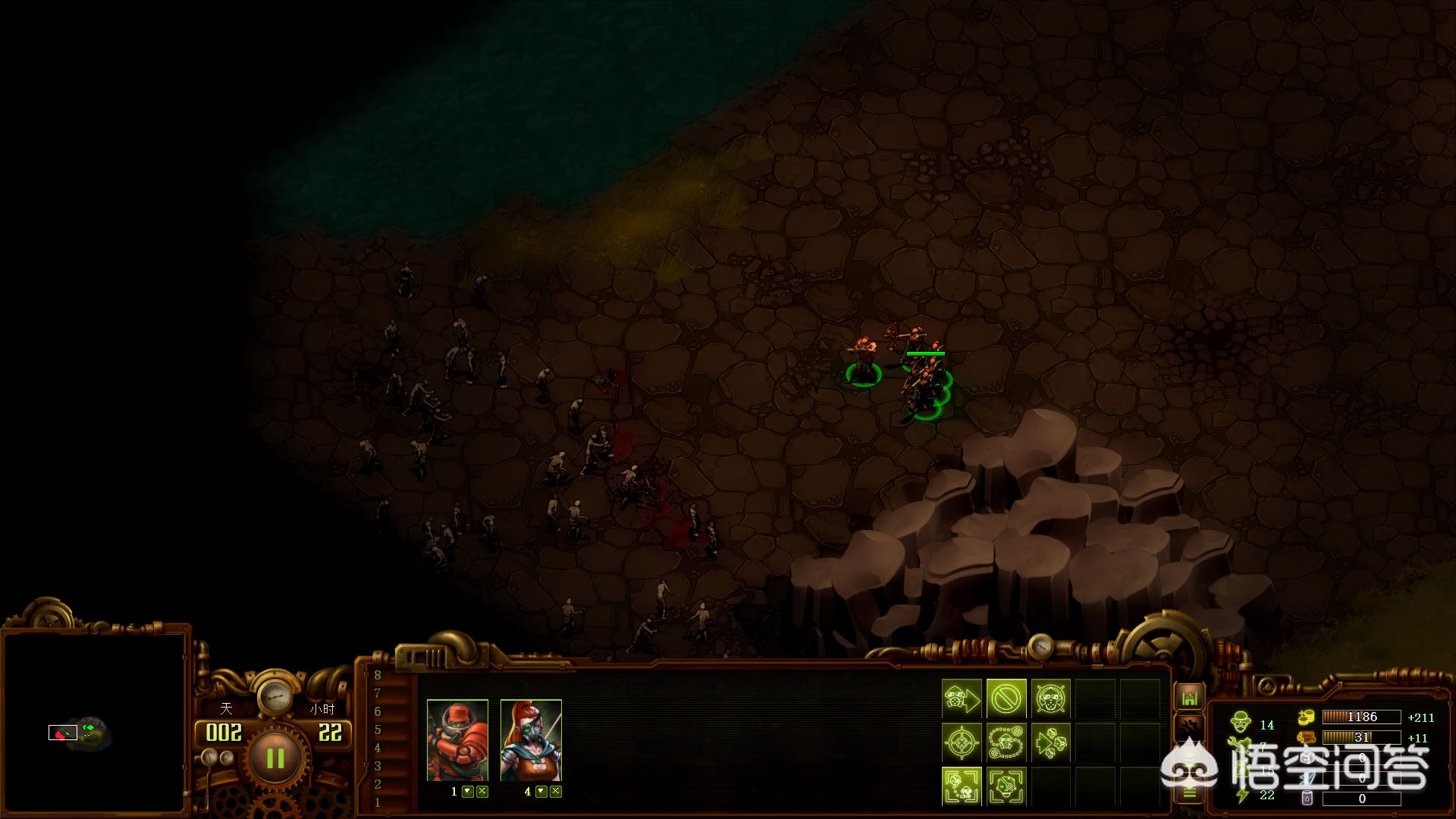This screenshot has width=1456, height=819.
Task: Open the soldier group's down-arrow dropdown
Action: (468, 792)
